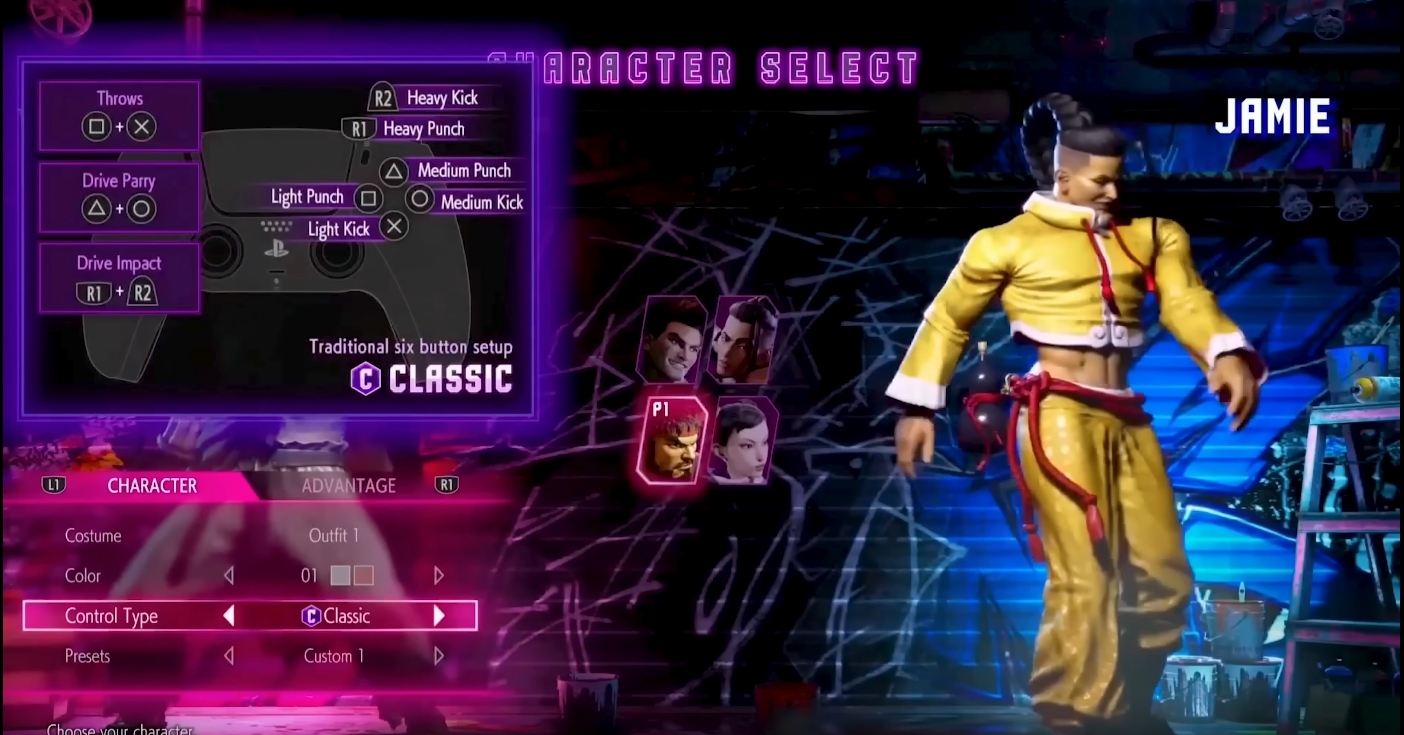1404x735 pixels.
Task: Click the right arrow next to Classic
Action: pos(439,616)
